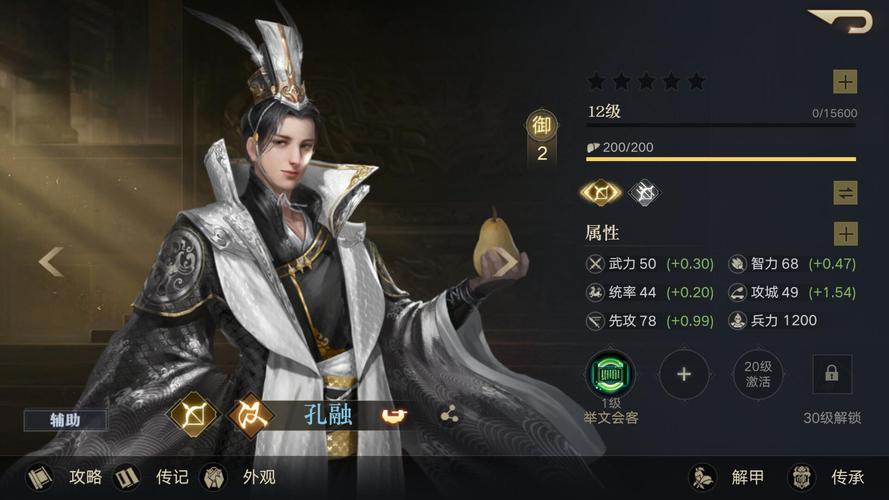Click the back arrow button
The height and width of the screenshot is (500, 889).
coord(840,21)
